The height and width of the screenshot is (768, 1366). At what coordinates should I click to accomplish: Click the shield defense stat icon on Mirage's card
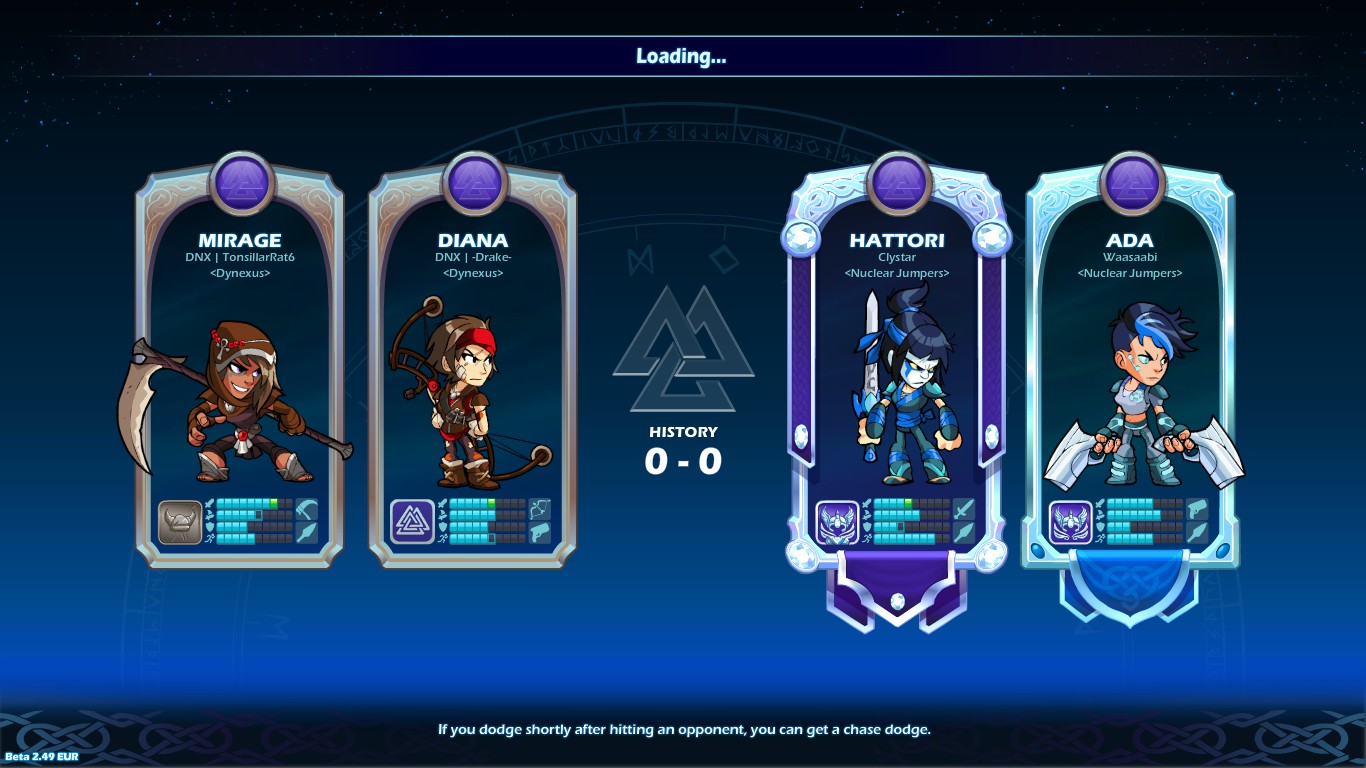pos(209,527)
